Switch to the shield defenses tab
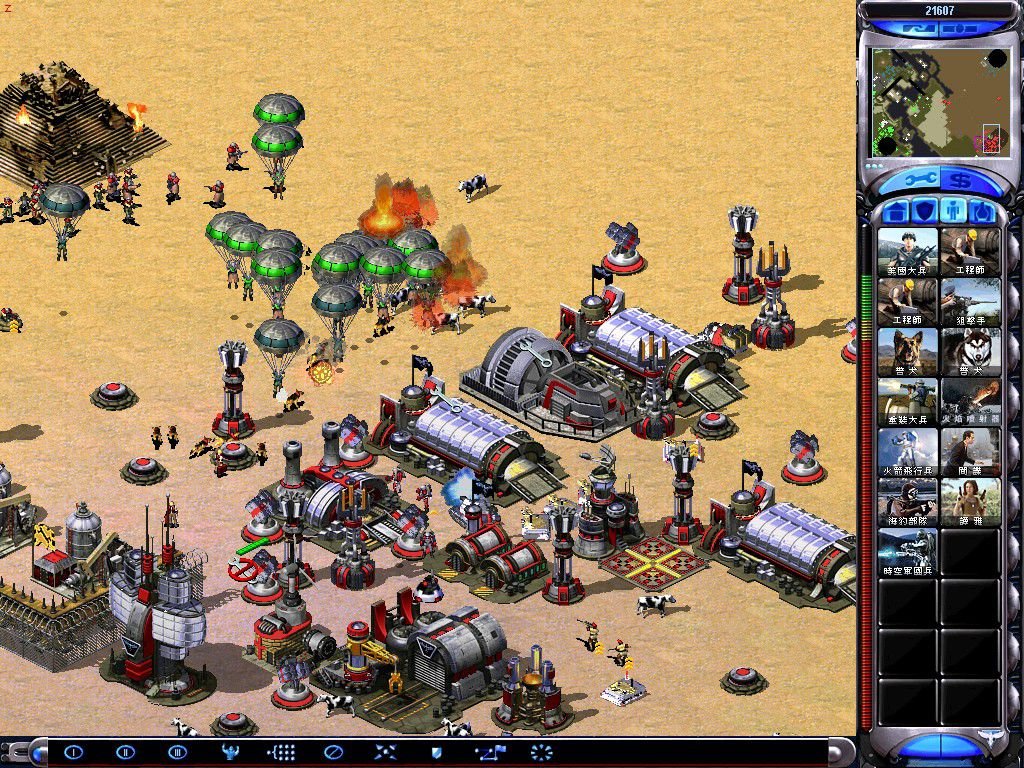1024x768 pixels. [925, 212]
